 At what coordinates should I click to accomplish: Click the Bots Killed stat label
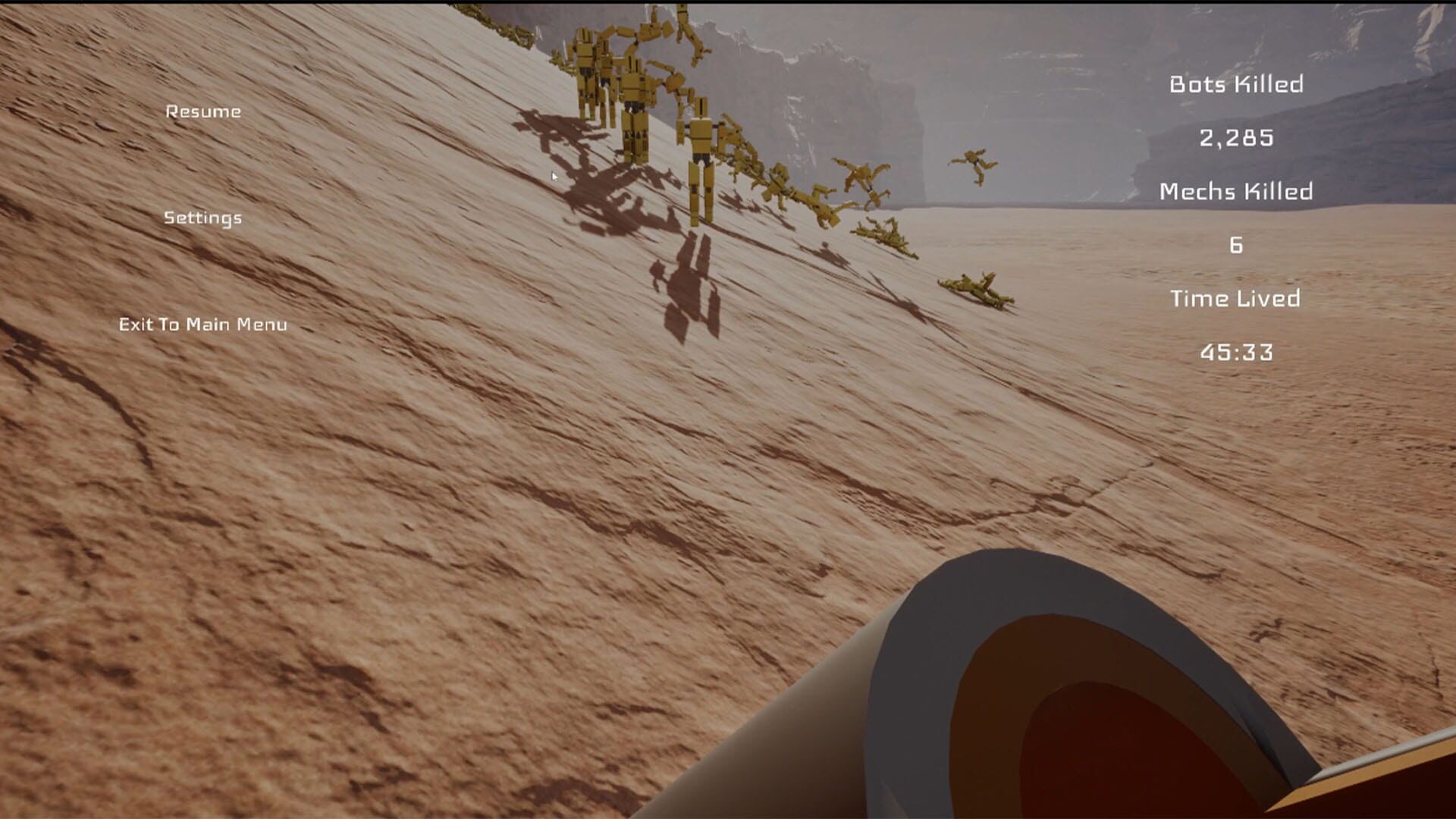pyautogui.click(x=1238, y=85)
